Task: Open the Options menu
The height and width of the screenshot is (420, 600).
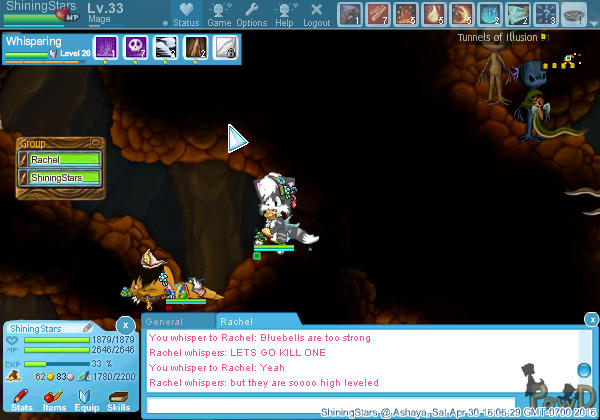Action: pos(251,15)
